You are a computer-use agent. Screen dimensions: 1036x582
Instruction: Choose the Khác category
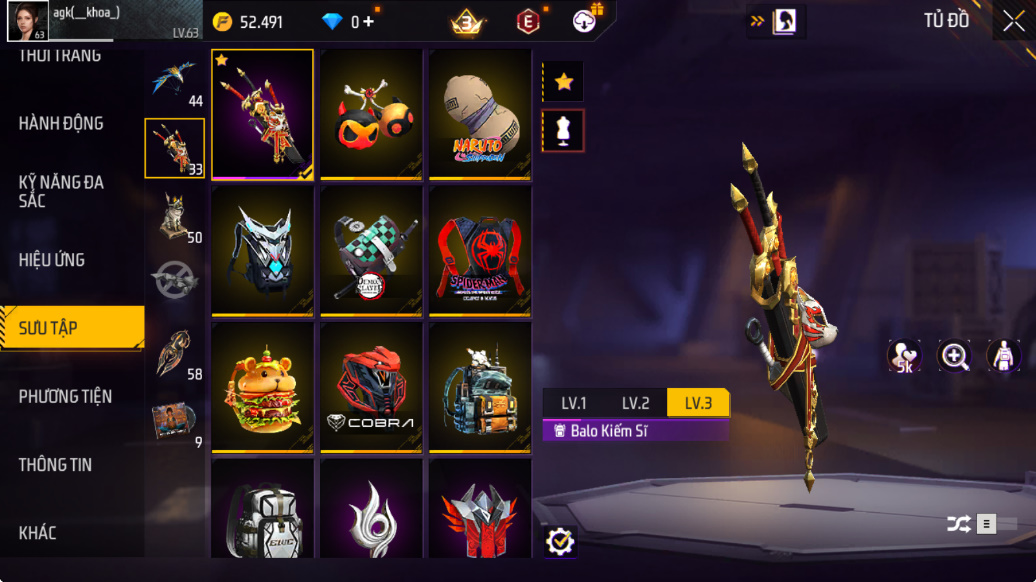coord(38,533)
